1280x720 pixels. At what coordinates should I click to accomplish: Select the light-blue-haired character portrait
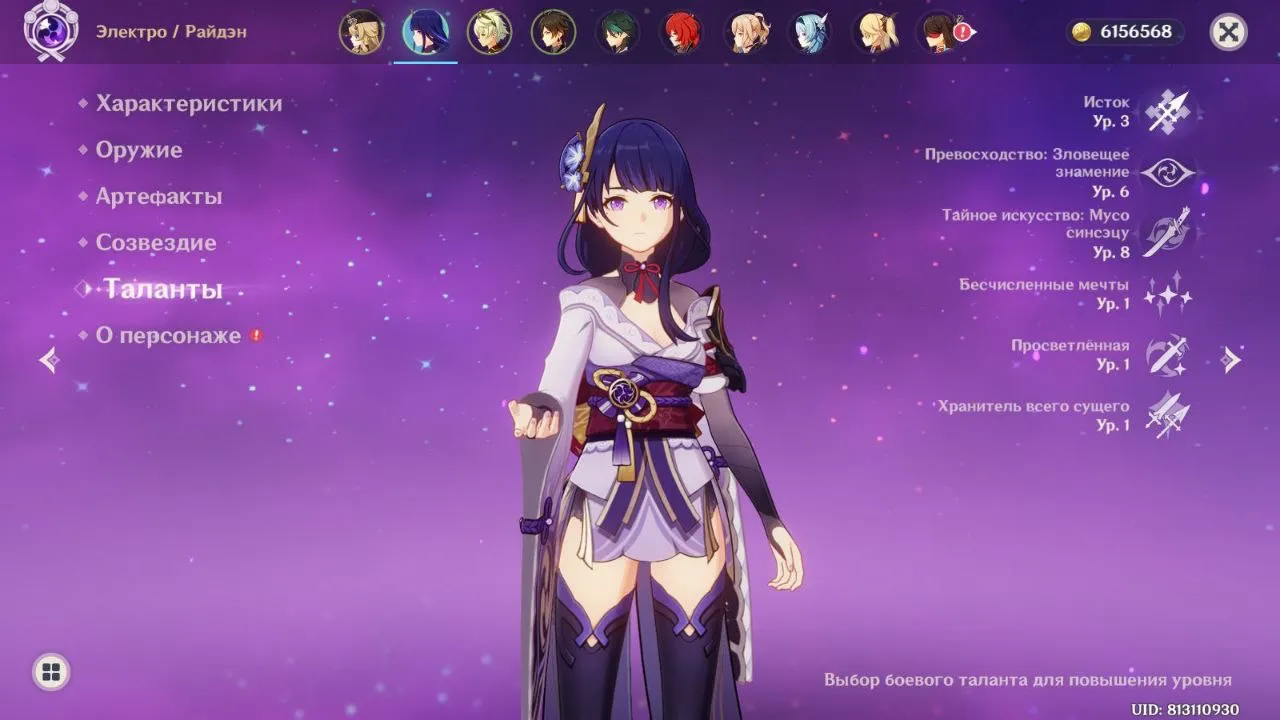coord(810,32)
